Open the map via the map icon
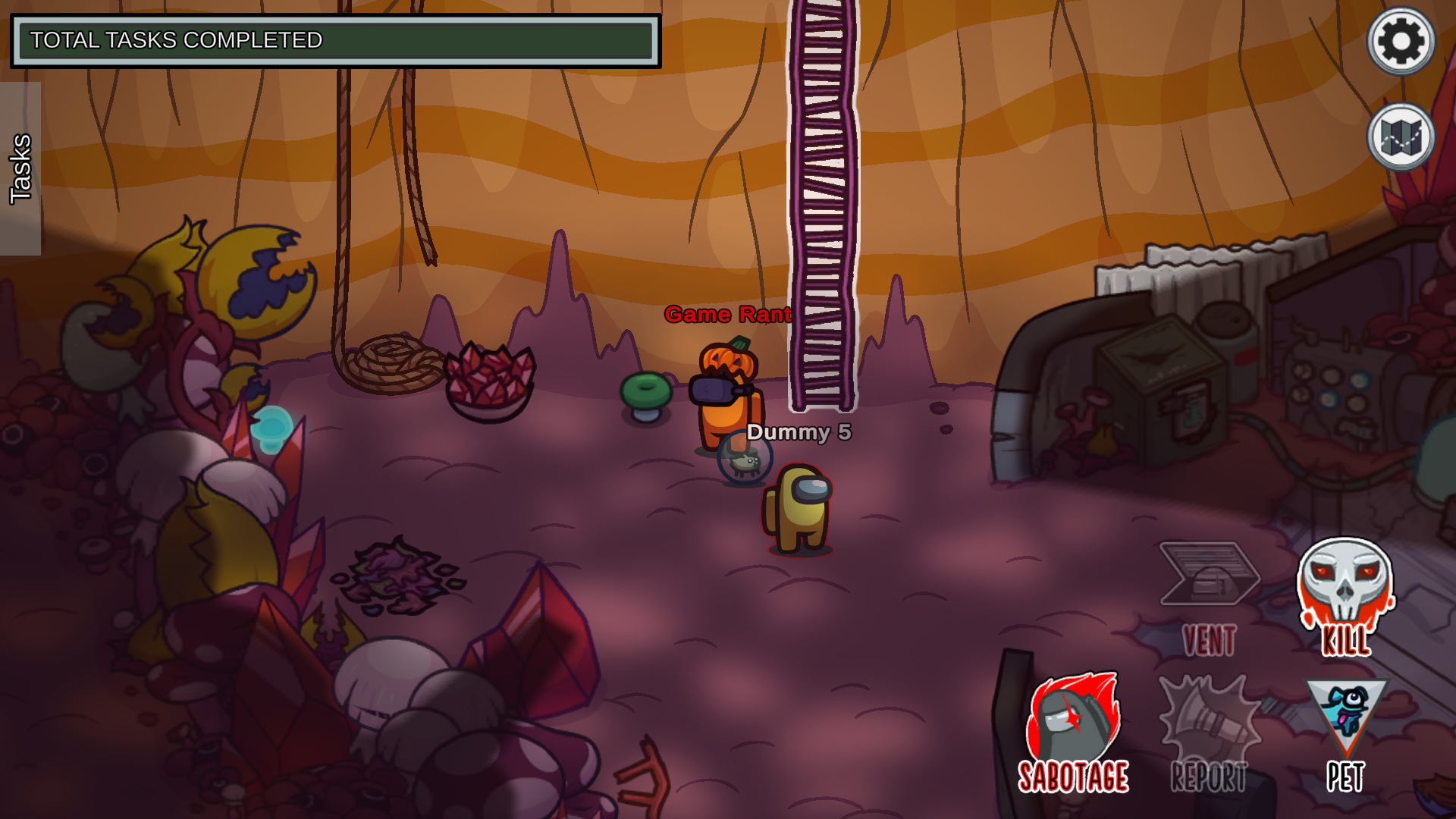 [x=1401, y=136]
